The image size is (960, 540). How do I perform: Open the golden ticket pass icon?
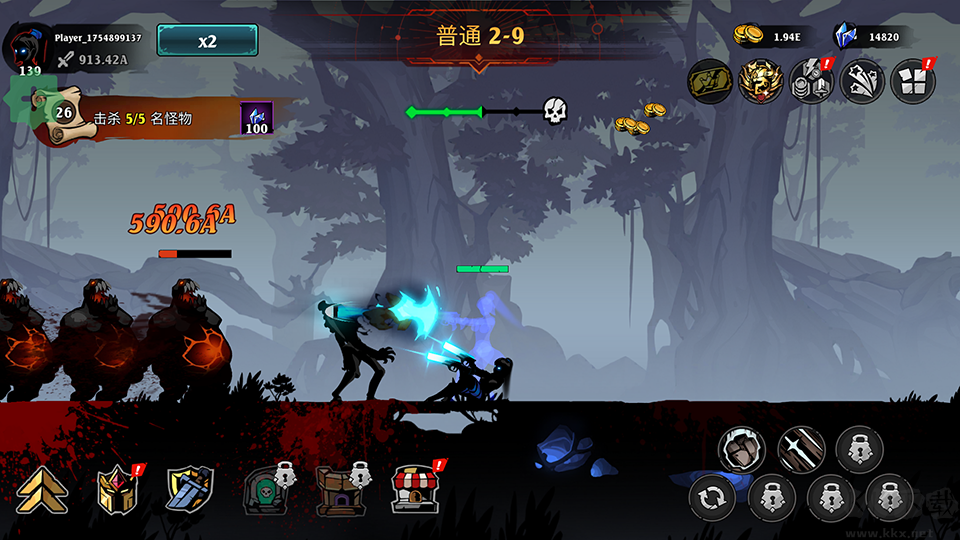(x=709, y=80)
